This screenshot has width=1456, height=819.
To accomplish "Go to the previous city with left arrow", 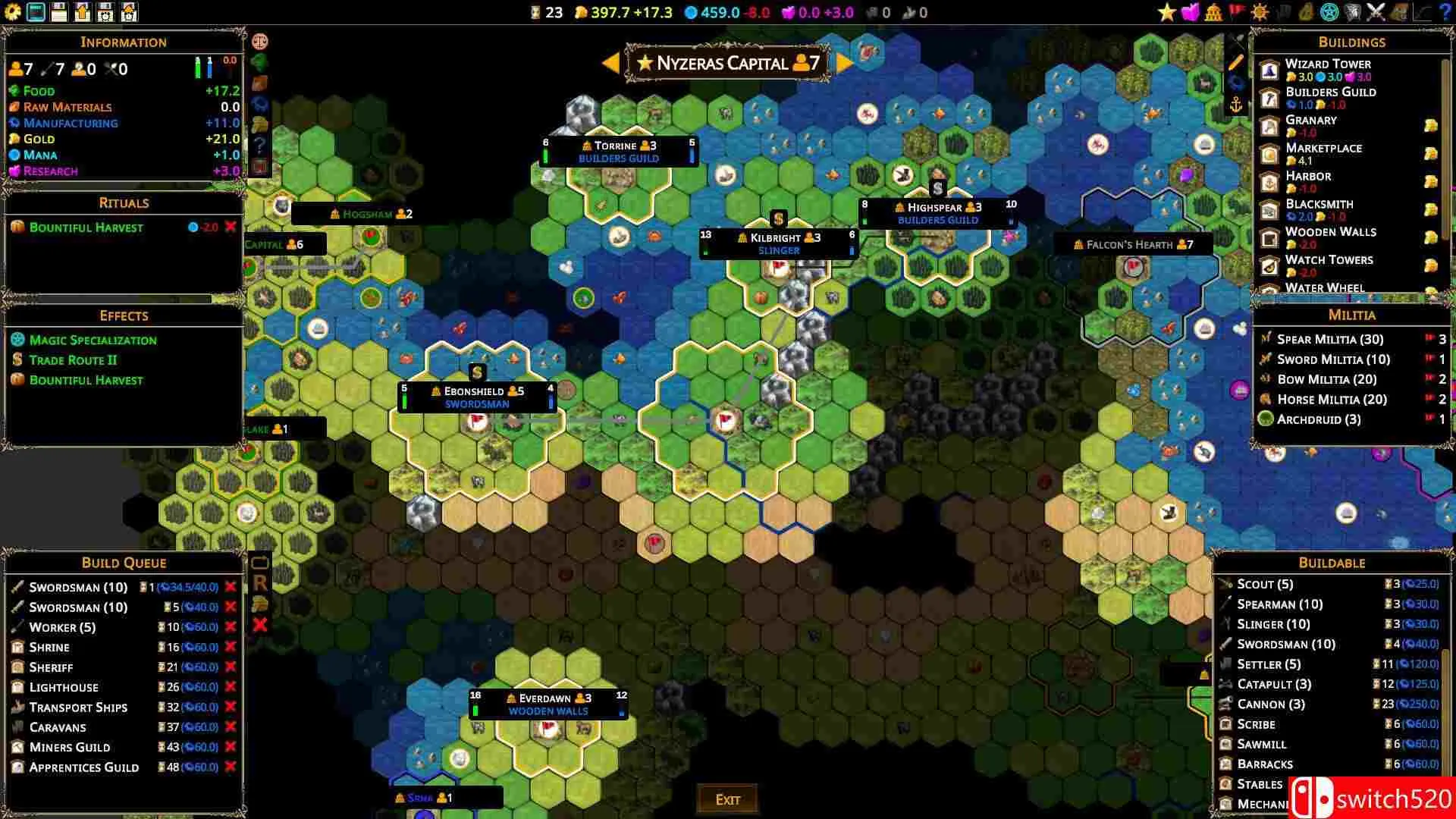I will (x=611, y=63).
